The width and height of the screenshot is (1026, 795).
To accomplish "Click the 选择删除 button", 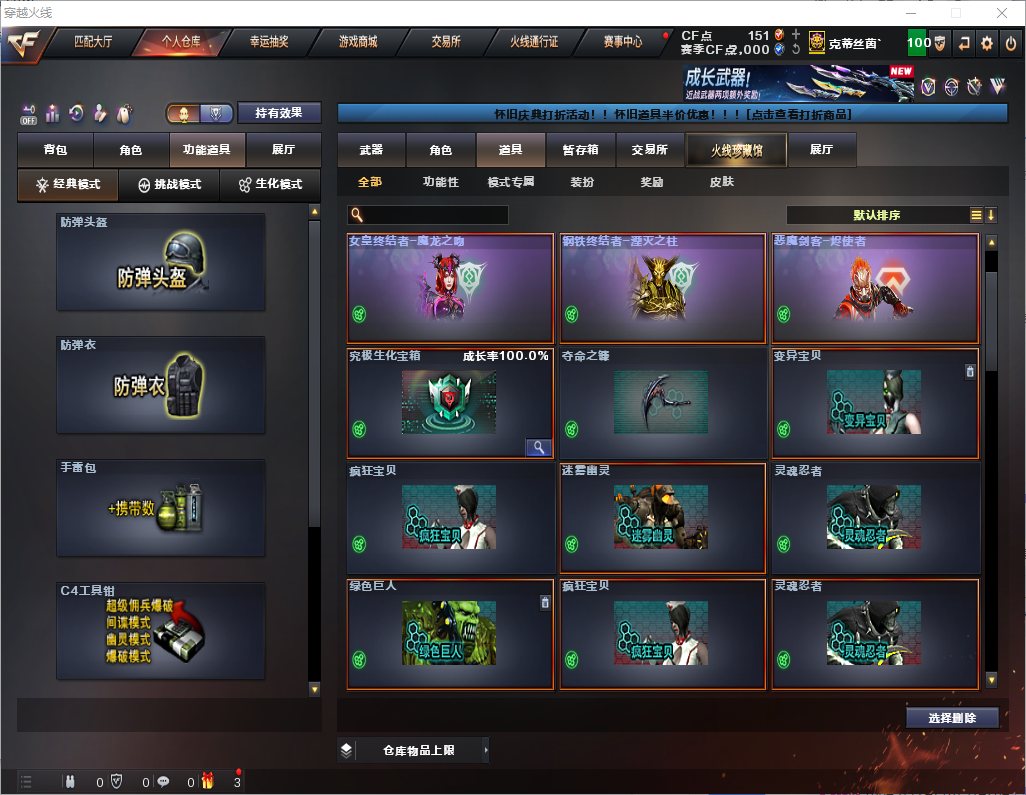I will pos(952,718).
